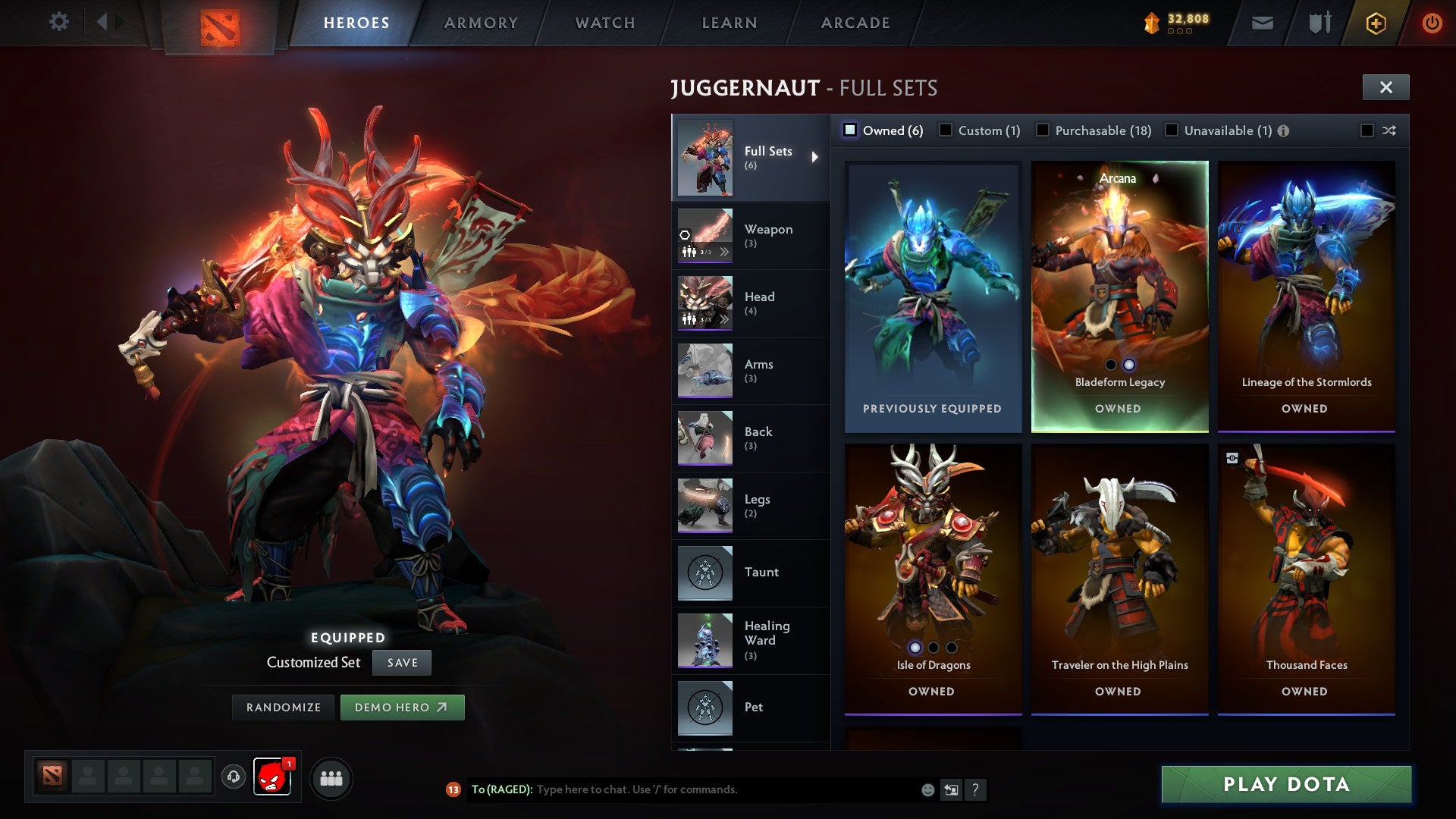Save the customized set
This screenshot has height=819, width=1456.
point(402,663)
